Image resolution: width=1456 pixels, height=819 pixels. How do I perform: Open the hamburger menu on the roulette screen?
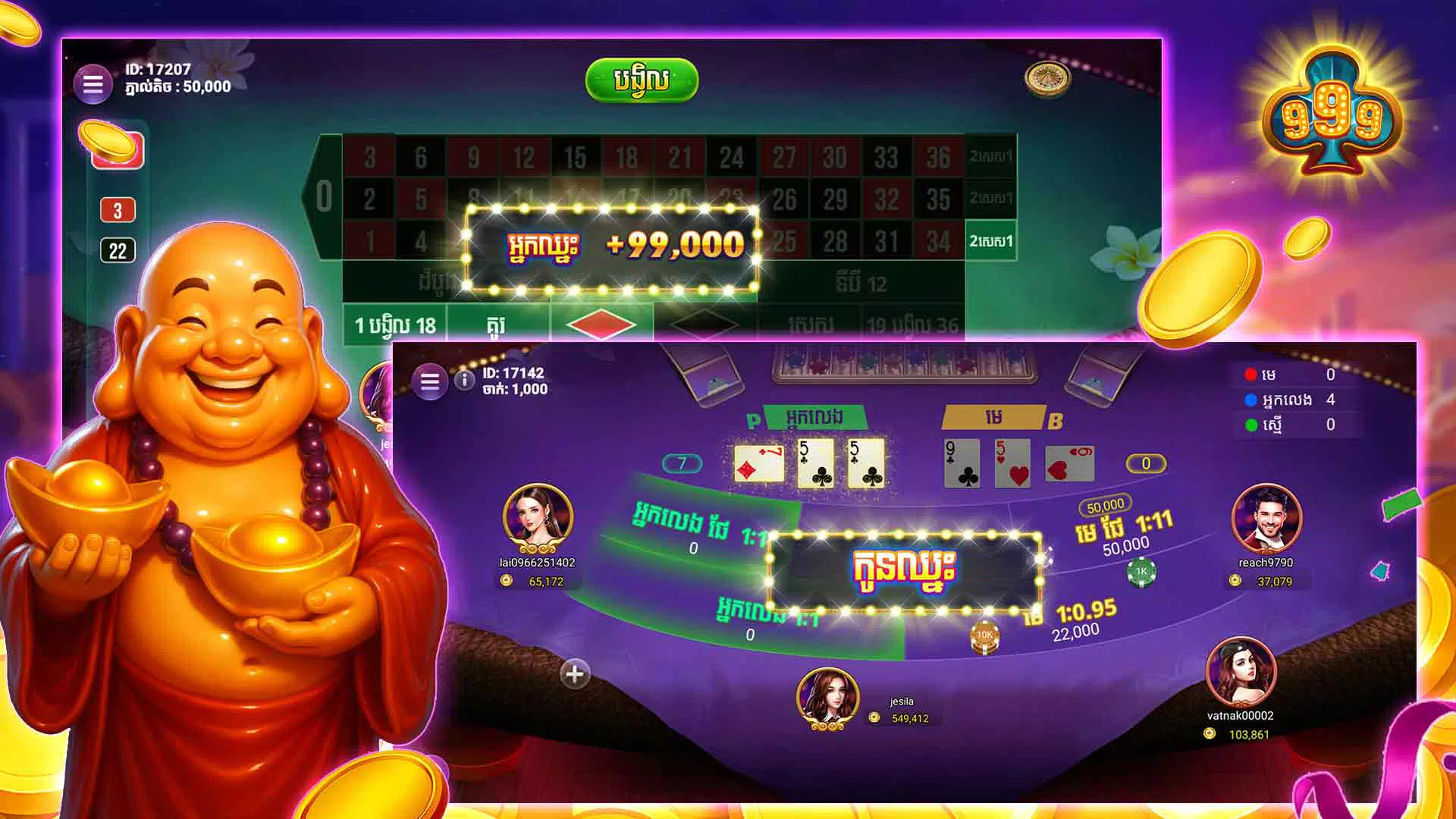click(x=94, y=83)
